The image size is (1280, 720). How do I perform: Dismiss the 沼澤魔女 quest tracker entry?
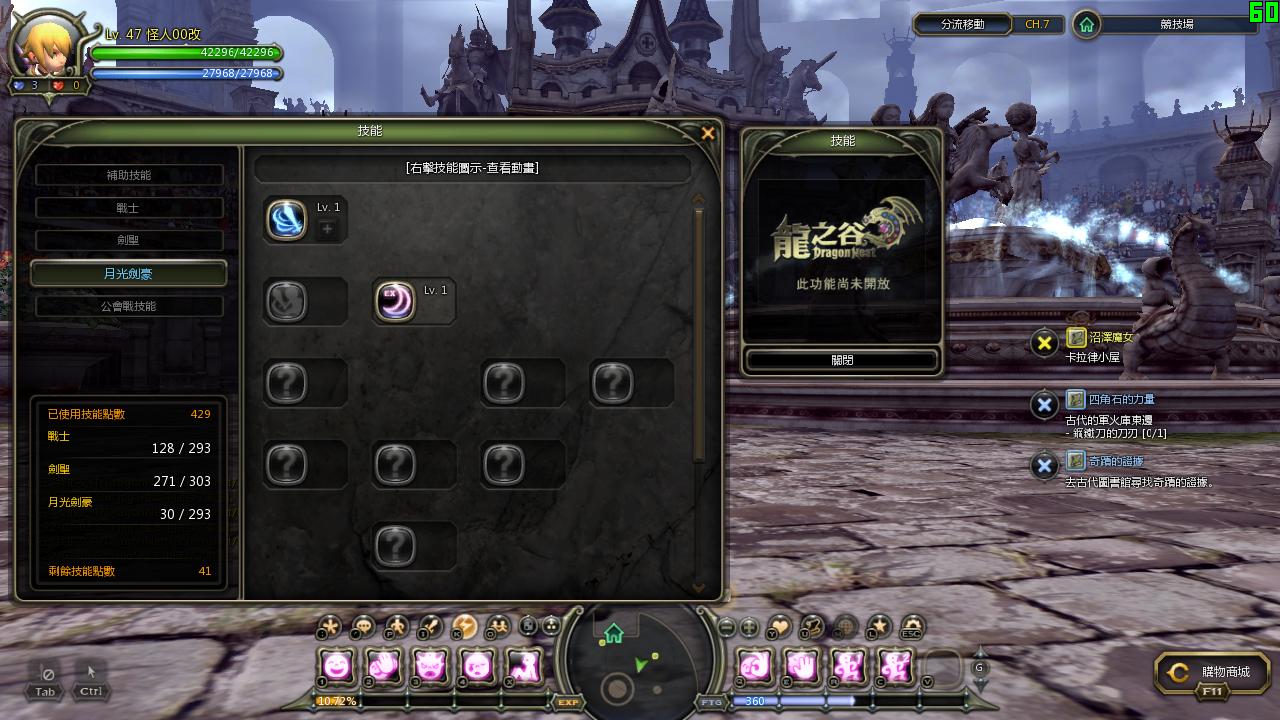tap(1044, 343)
